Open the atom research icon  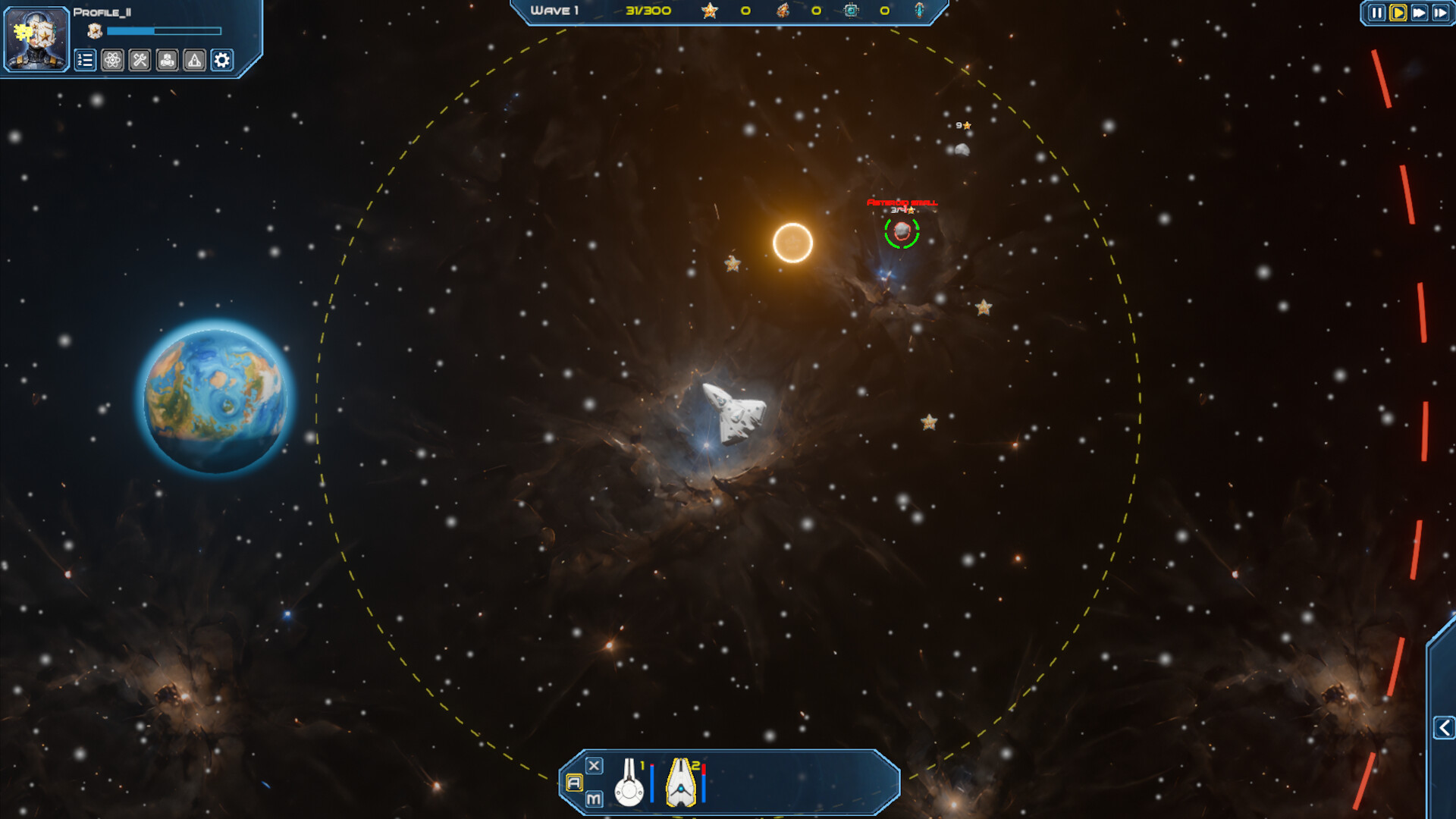point(112,61)
